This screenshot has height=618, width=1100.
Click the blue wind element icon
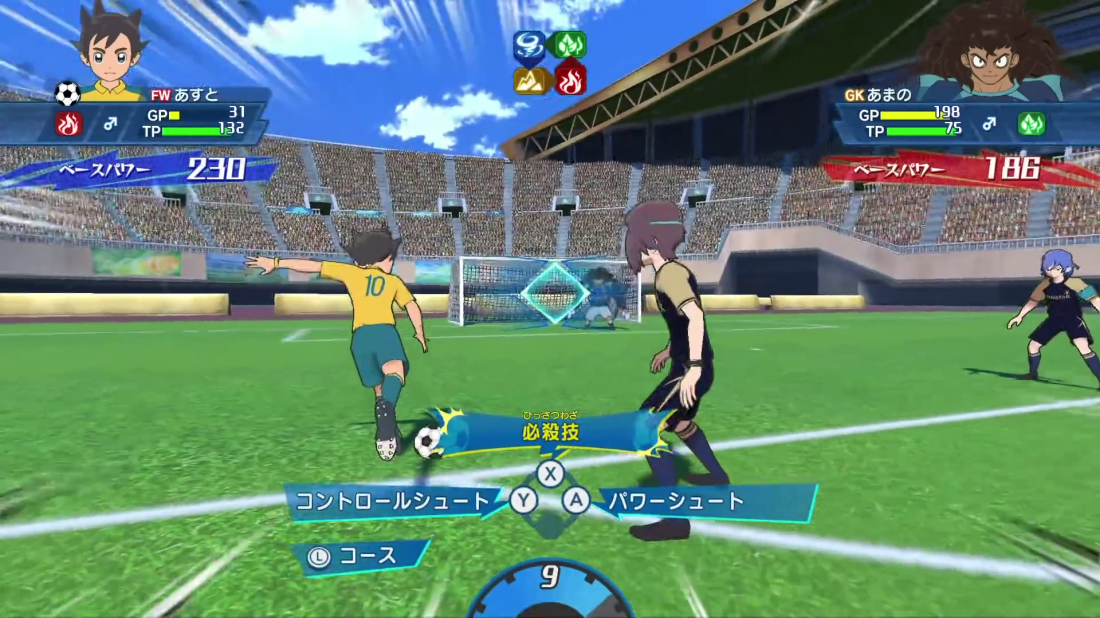point(529,46)
